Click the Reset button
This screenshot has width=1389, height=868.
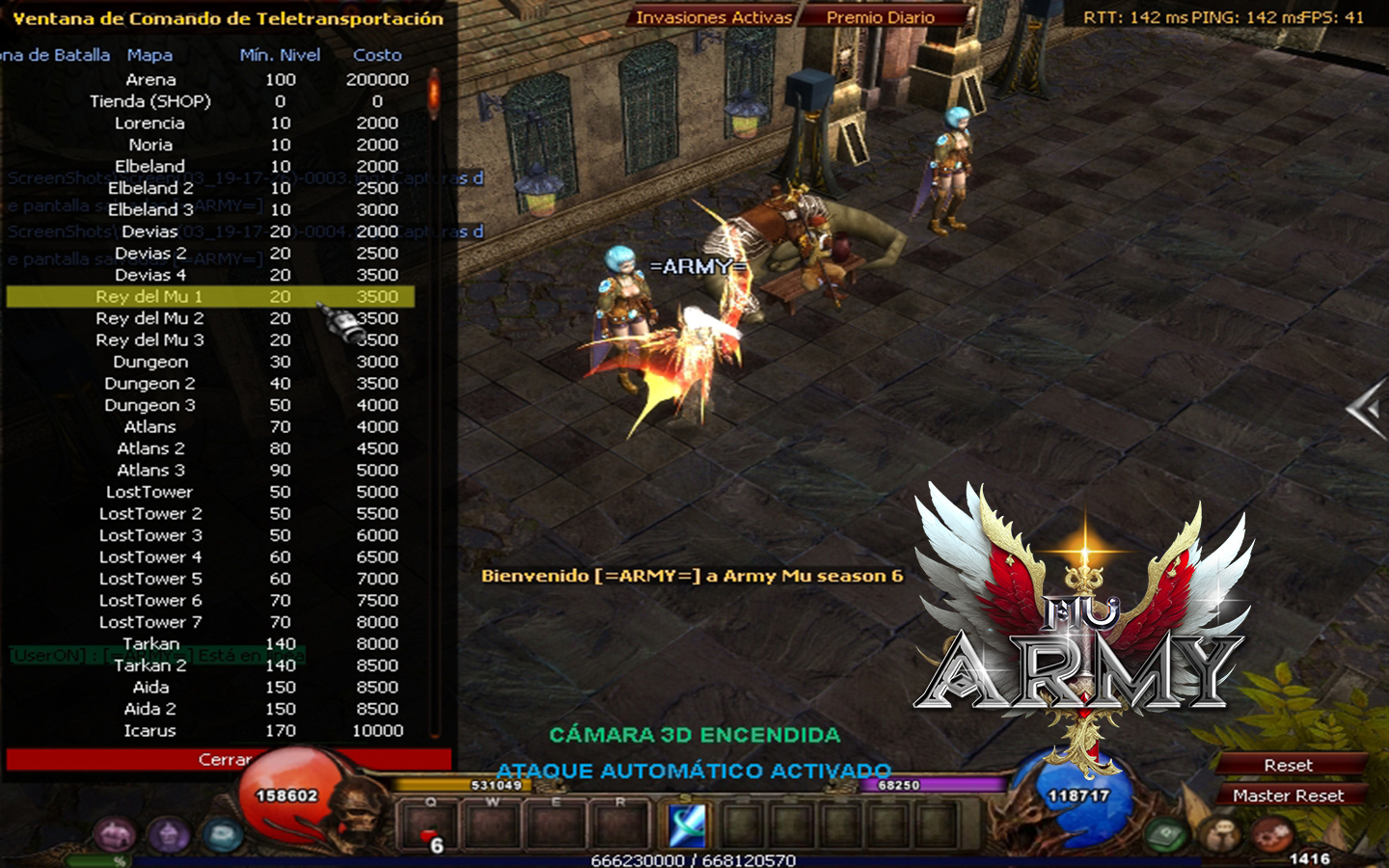[x=1289, y=765]
